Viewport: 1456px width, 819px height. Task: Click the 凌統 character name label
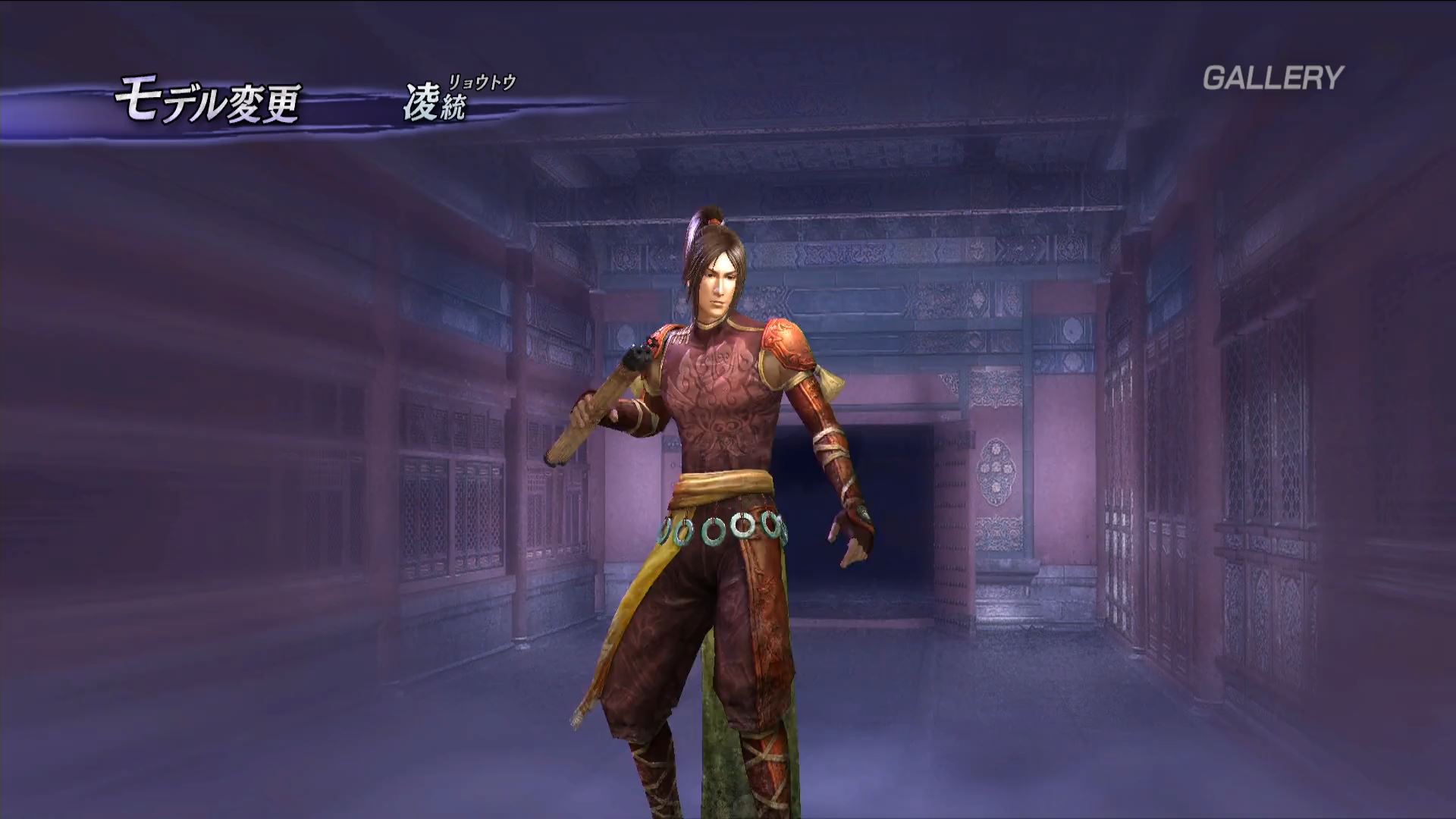tap(434, 105)
